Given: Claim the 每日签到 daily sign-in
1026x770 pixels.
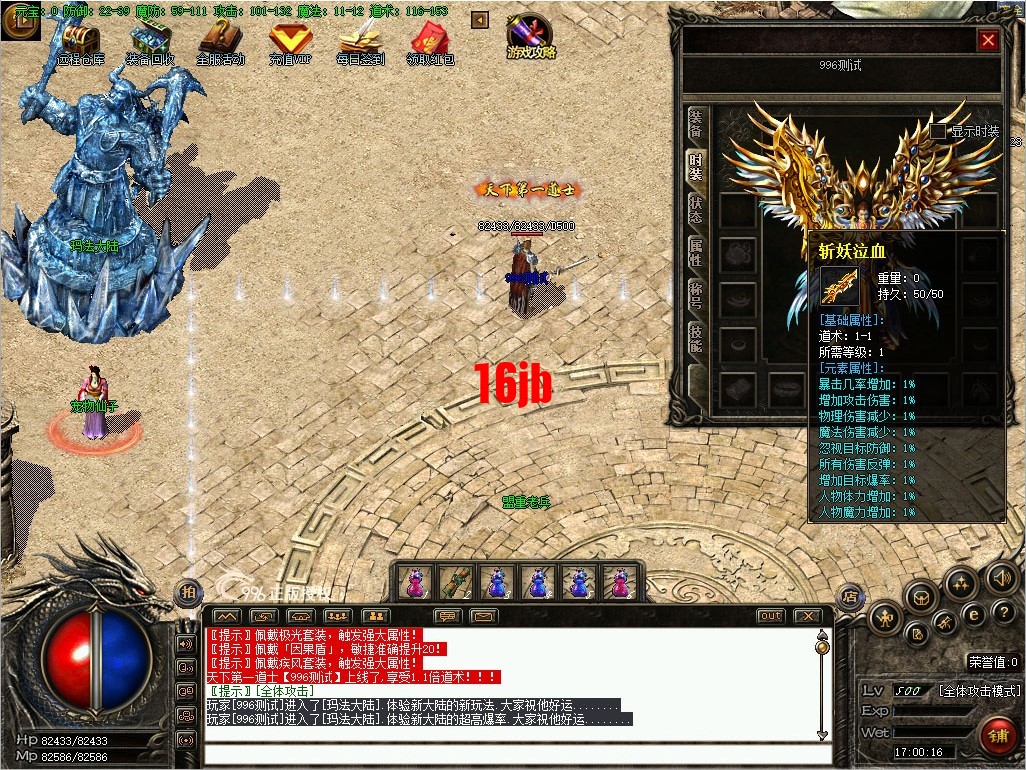Looking at the screenshot, I should pos(360,43).
